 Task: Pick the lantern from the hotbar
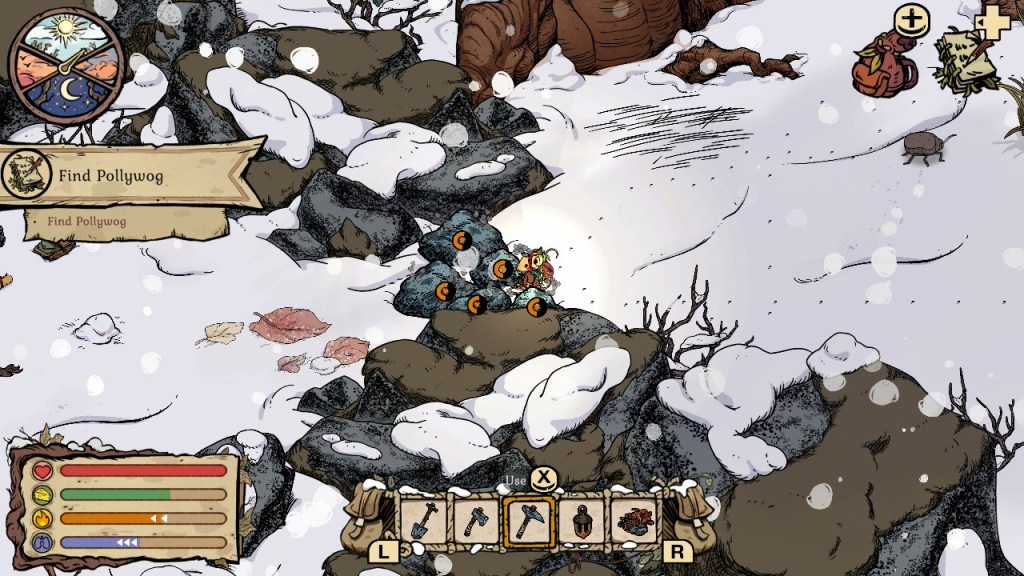tap(579, 519)
